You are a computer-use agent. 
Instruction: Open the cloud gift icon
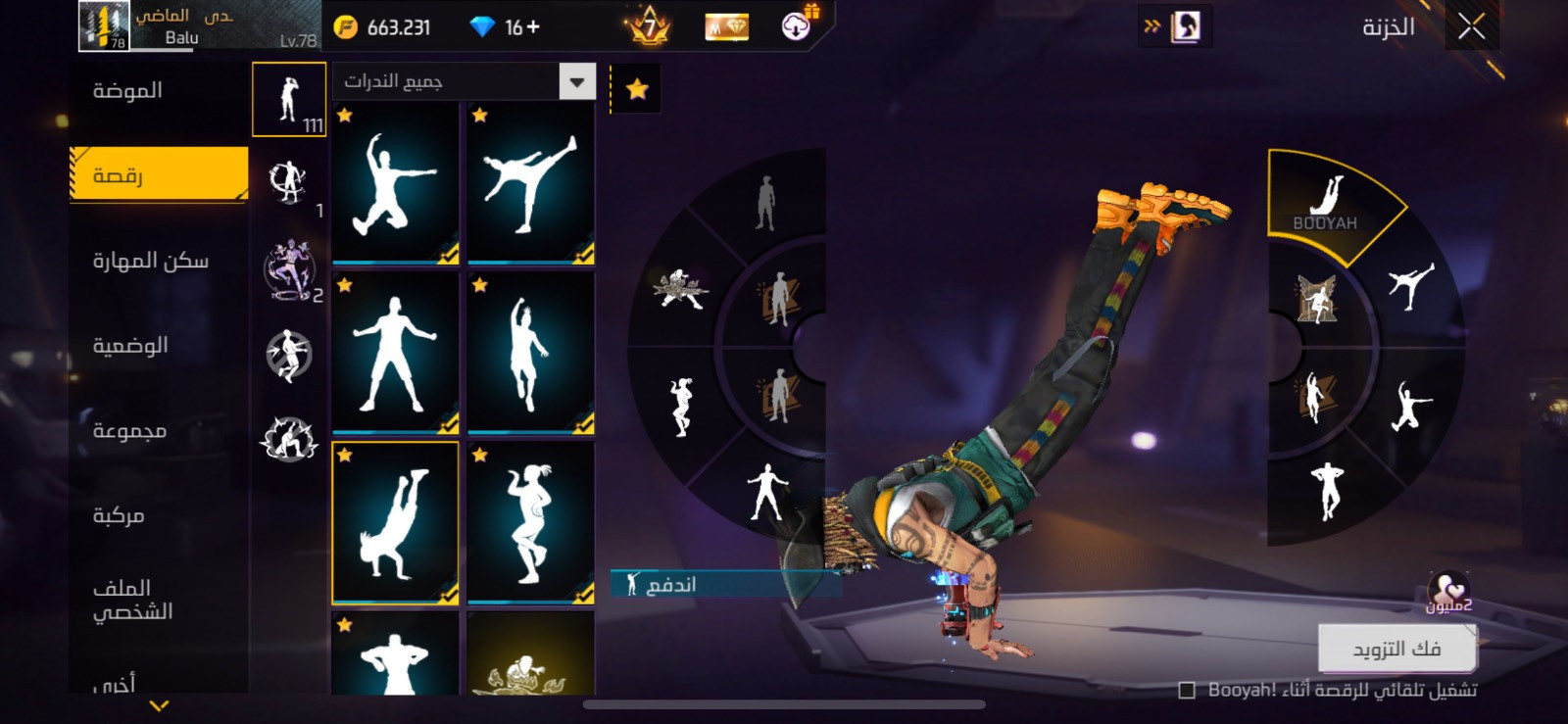click(x=797, y=26)
